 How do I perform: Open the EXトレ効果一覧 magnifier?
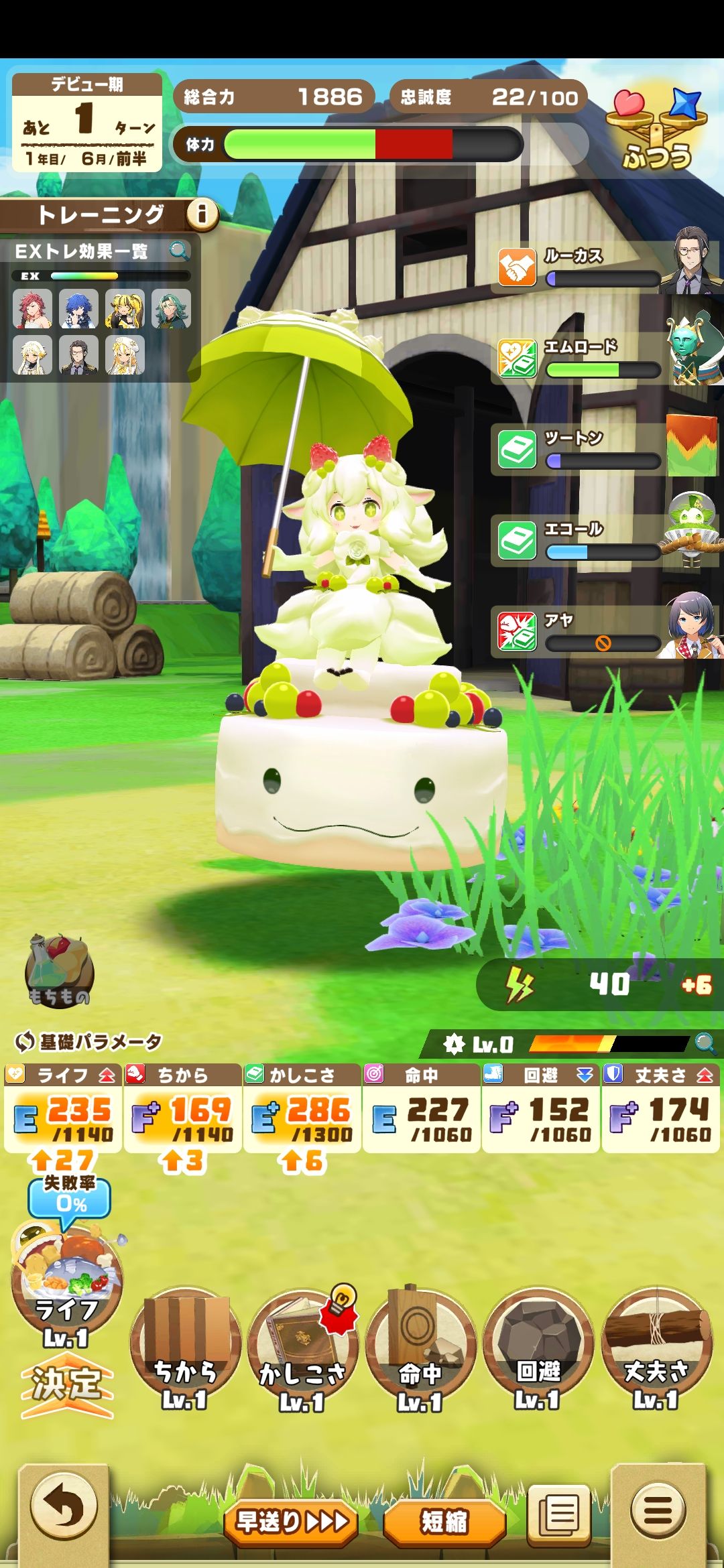179,251
